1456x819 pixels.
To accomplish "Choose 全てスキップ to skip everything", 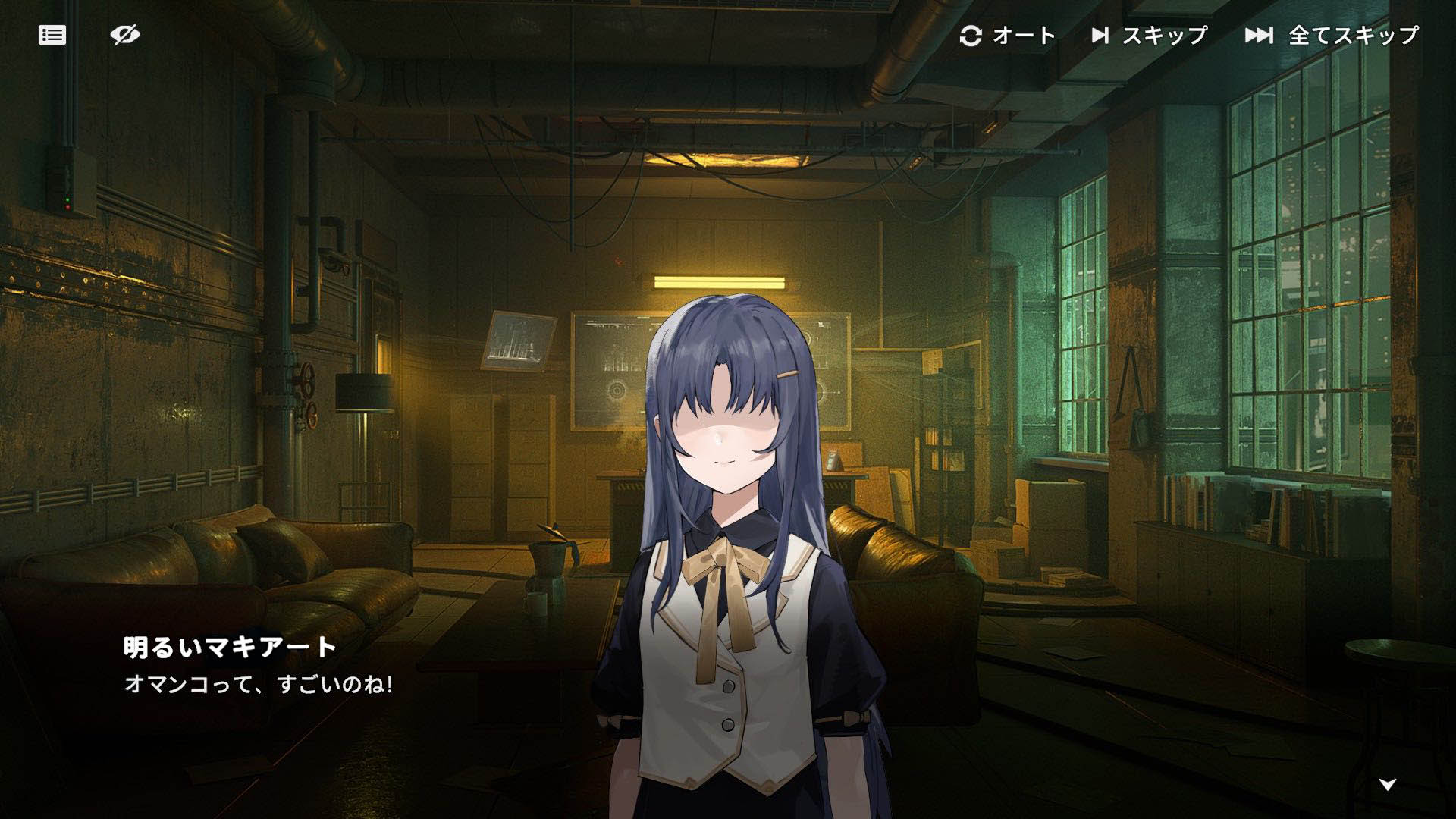I will (x=1332, y=36).
